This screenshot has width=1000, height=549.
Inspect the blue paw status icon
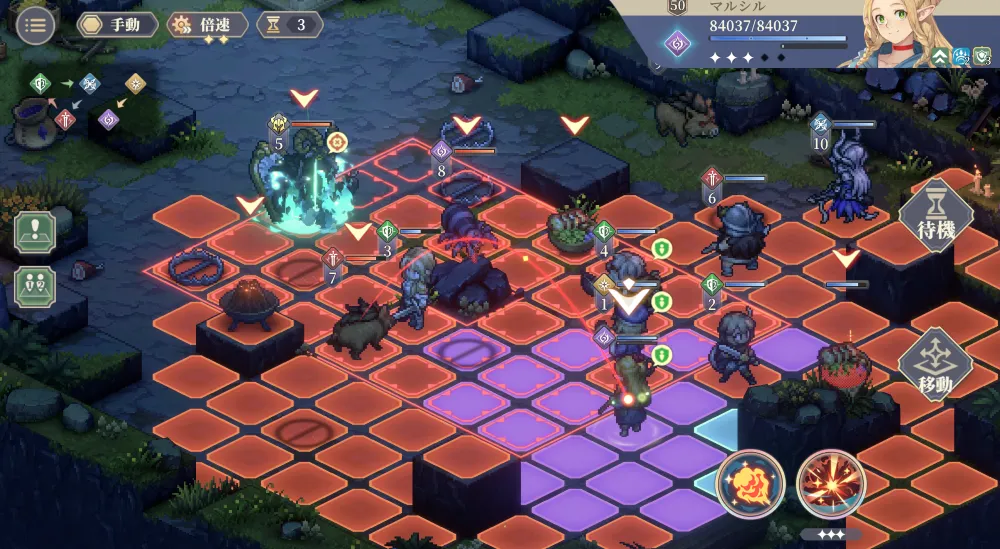pyautogui.click(x=961, y=57)
